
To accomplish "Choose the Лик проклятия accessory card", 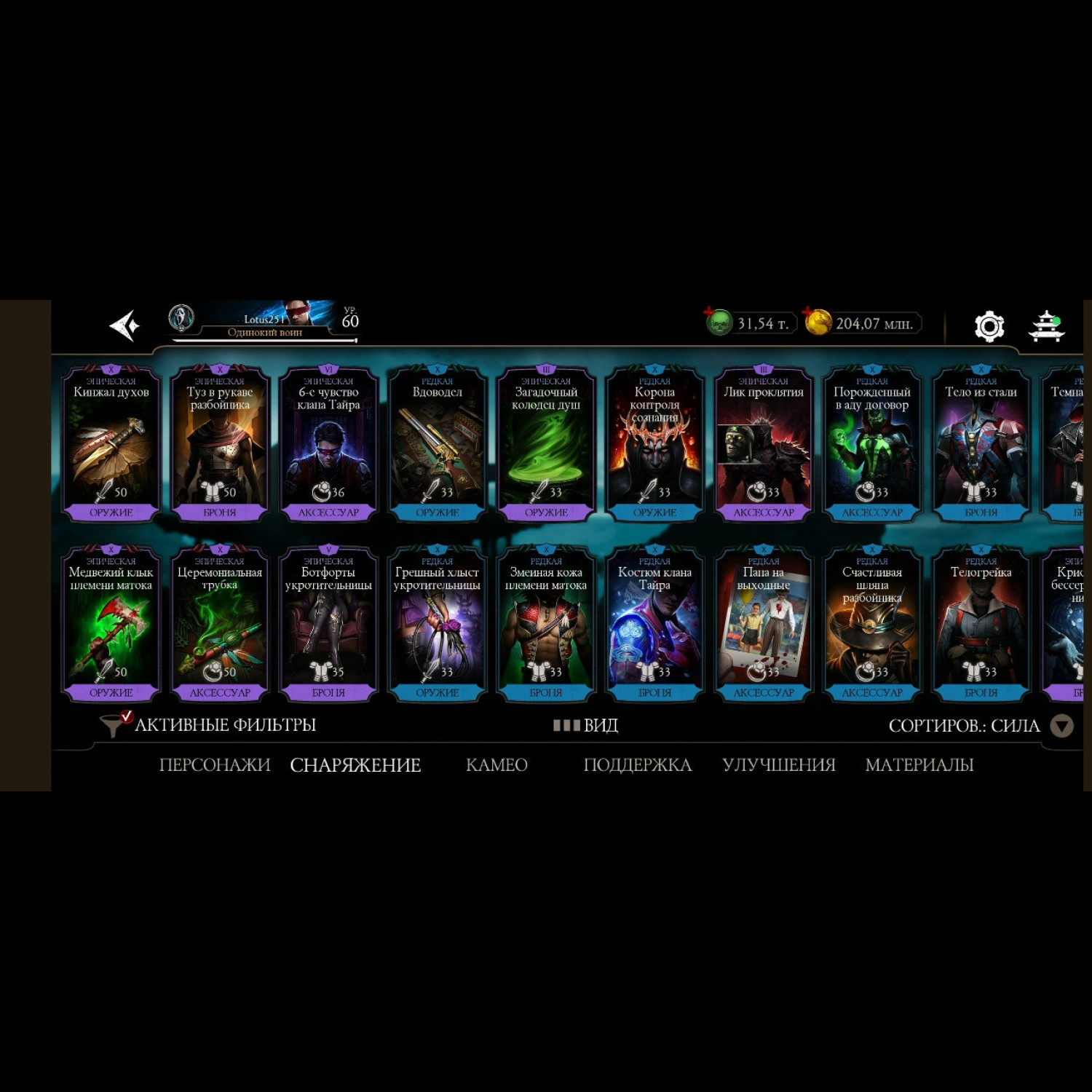I will [763, 444].
